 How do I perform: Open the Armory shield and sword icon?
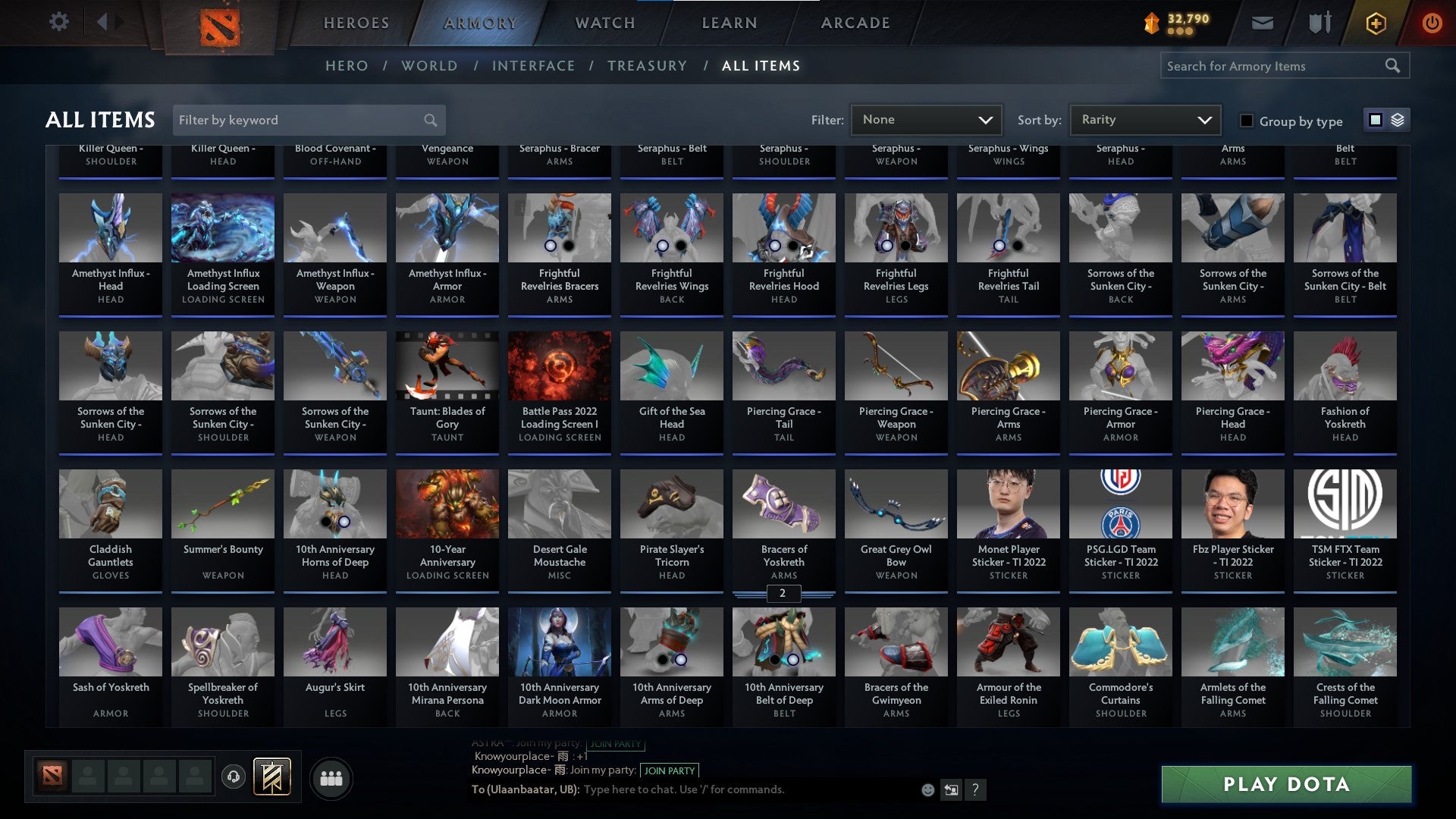pyautogui.click(x=1319, y=22)
